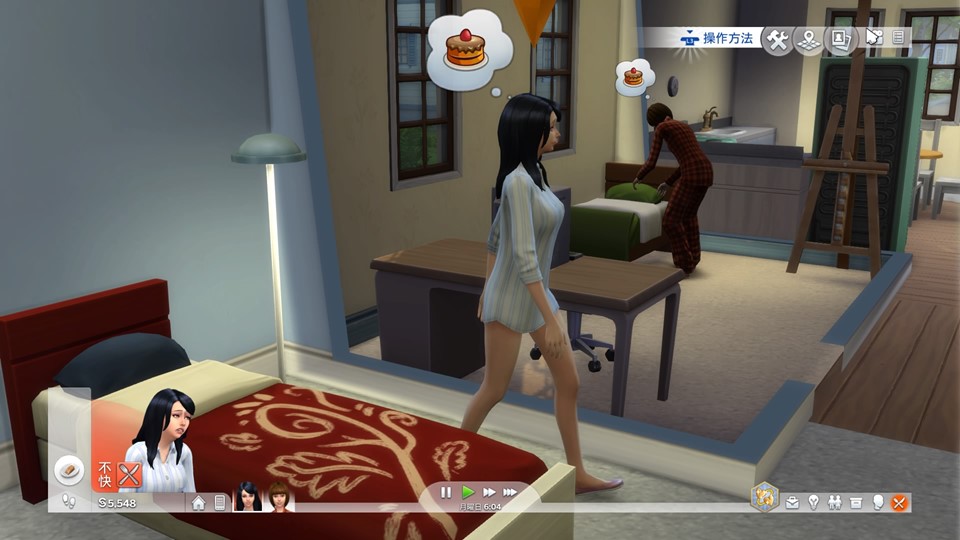The image size is (960, 540).
Task: Open the skills lightbulb panel
Action: tap(814, 502)
